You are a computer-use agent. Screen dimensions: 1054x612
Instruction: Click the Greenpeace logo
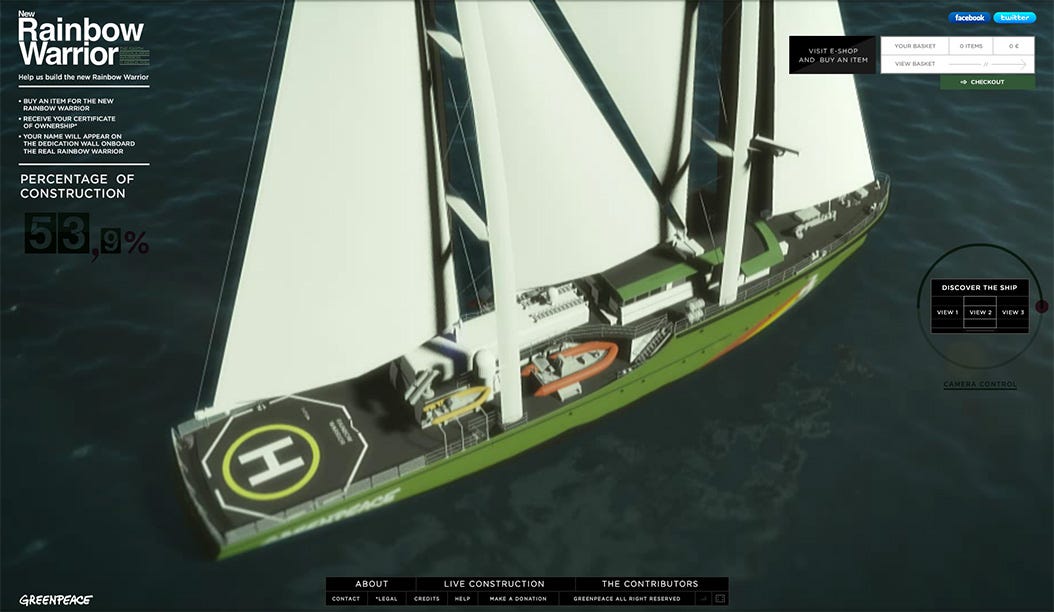pyautogui.click(x=56, y=600)
